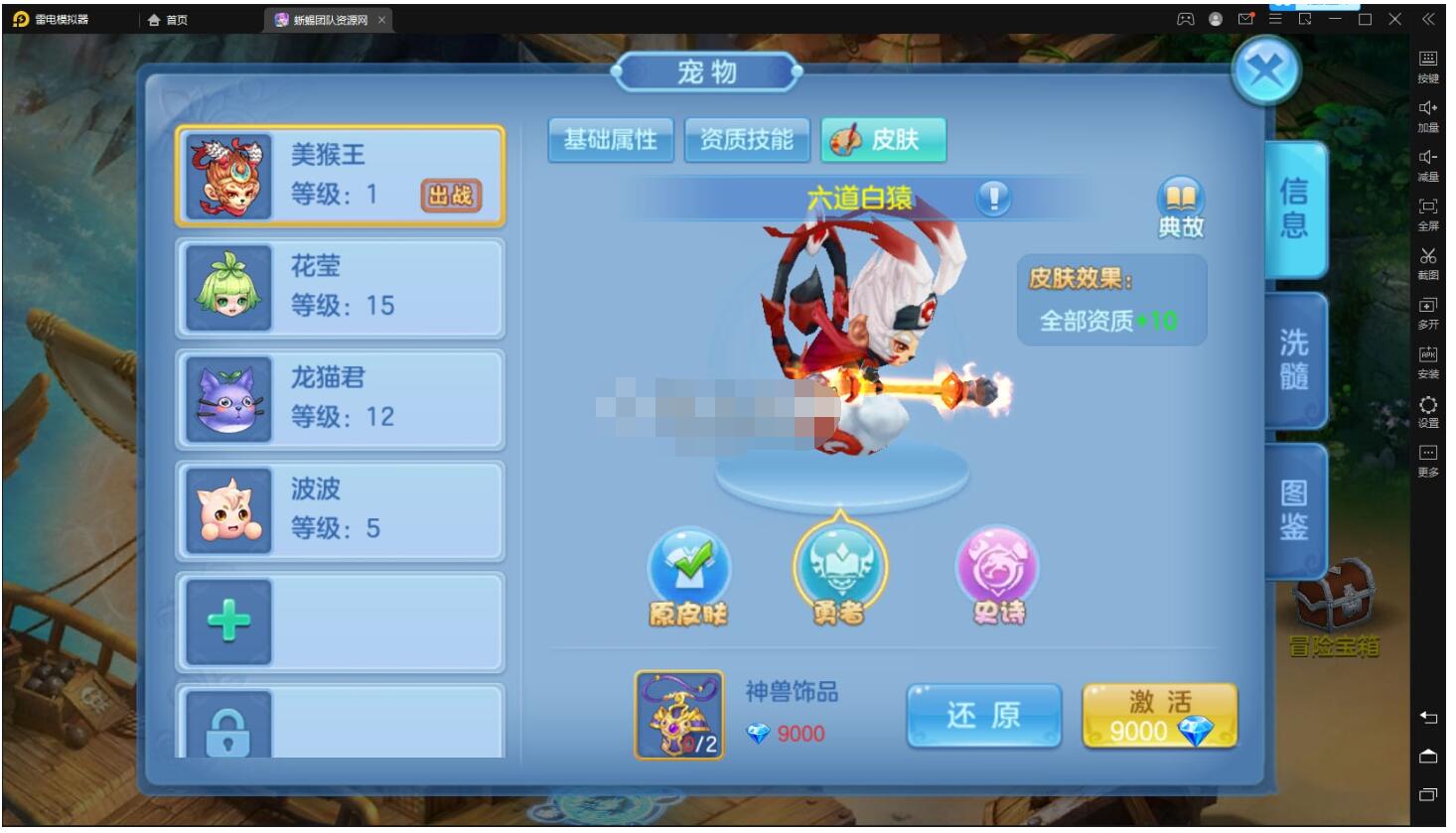Click the APK install (安装) icon
The image size is (1456, 833).
pyautogui.click(x=1427, y=359)
